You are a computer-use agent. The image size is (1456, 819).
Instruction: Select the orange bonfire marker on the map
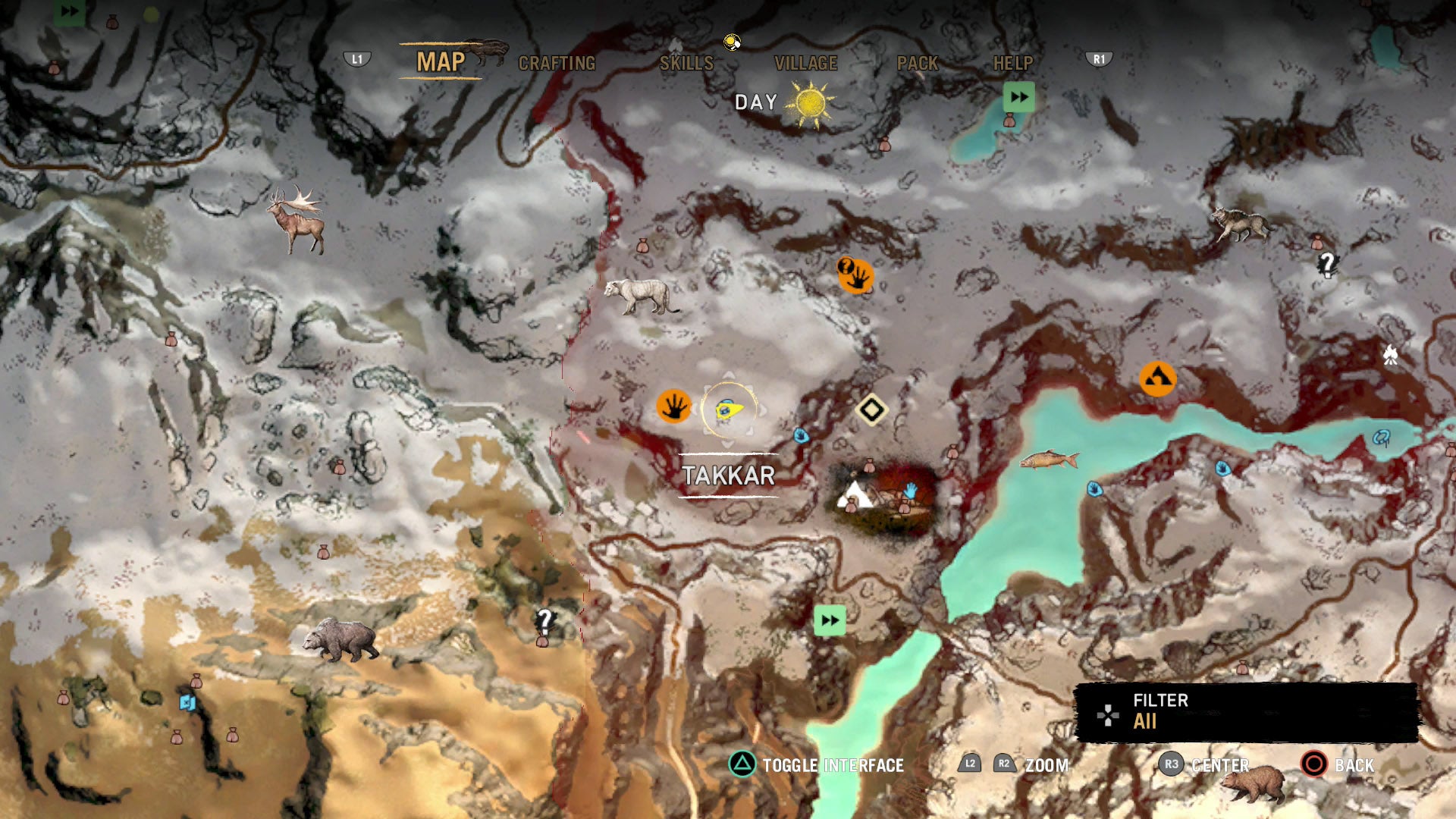[1157, 378]
